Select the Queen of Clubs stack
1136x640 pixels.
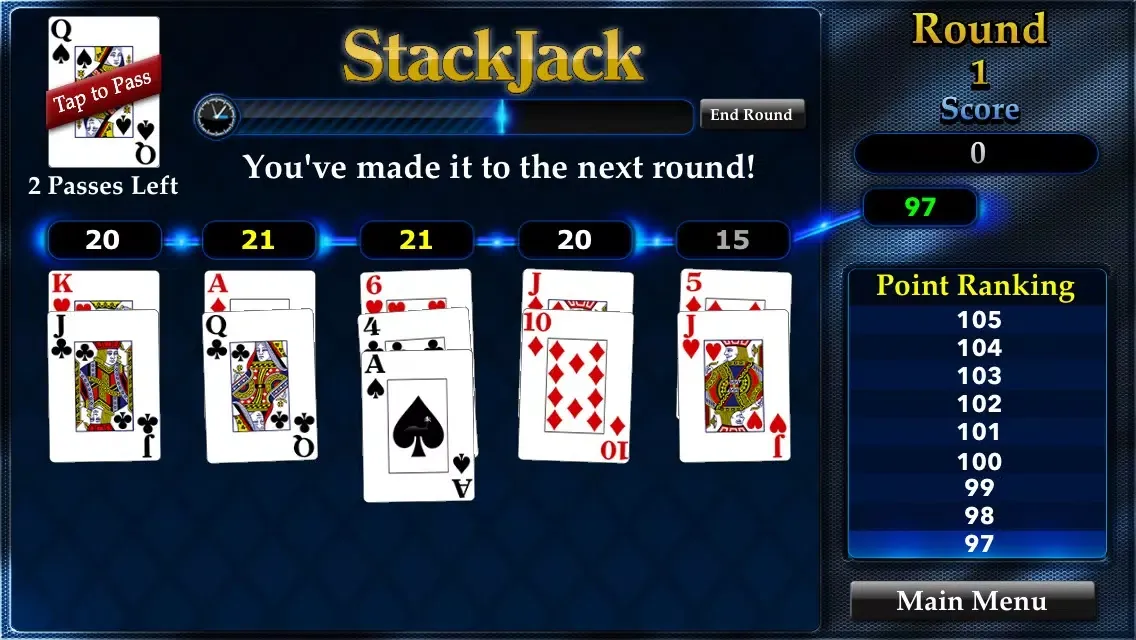[x=260, y=385]
